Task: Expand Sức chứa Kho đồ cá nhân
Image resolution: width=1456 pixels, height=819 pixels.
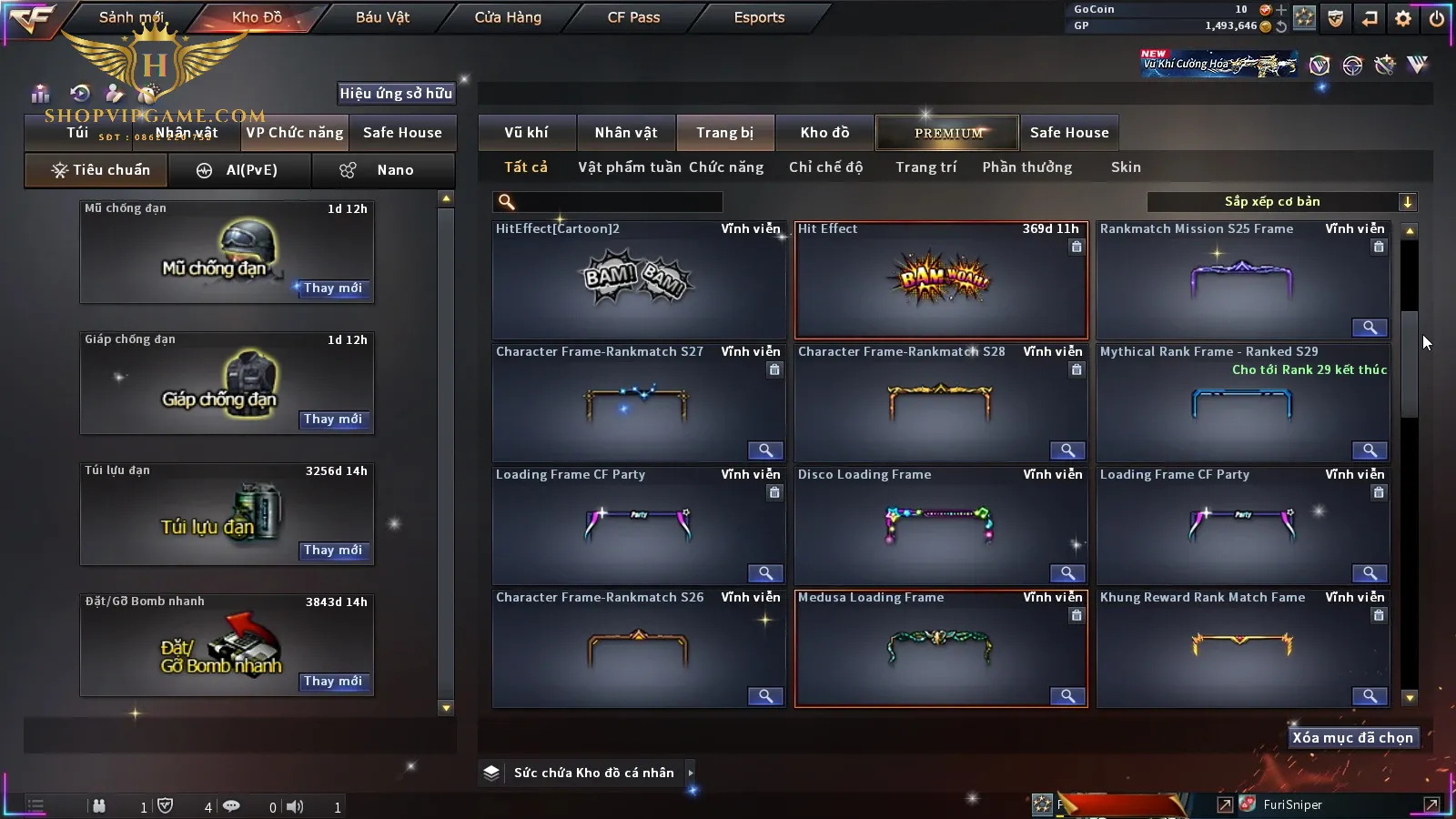Action: [691, 773]
